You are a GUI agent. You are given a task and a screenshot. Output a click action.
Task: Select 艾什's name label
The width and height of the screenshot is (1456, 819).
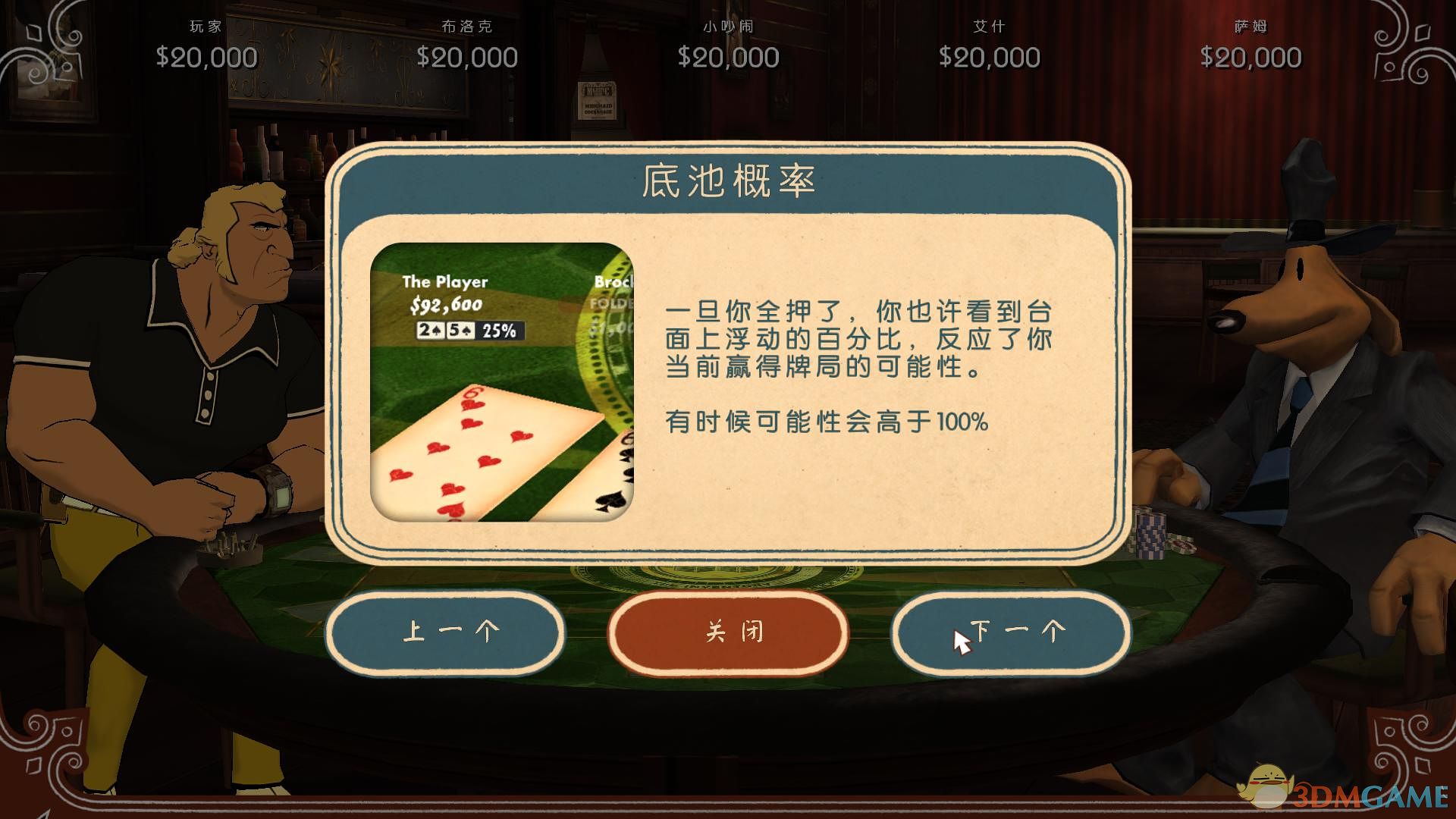(988, 25)
